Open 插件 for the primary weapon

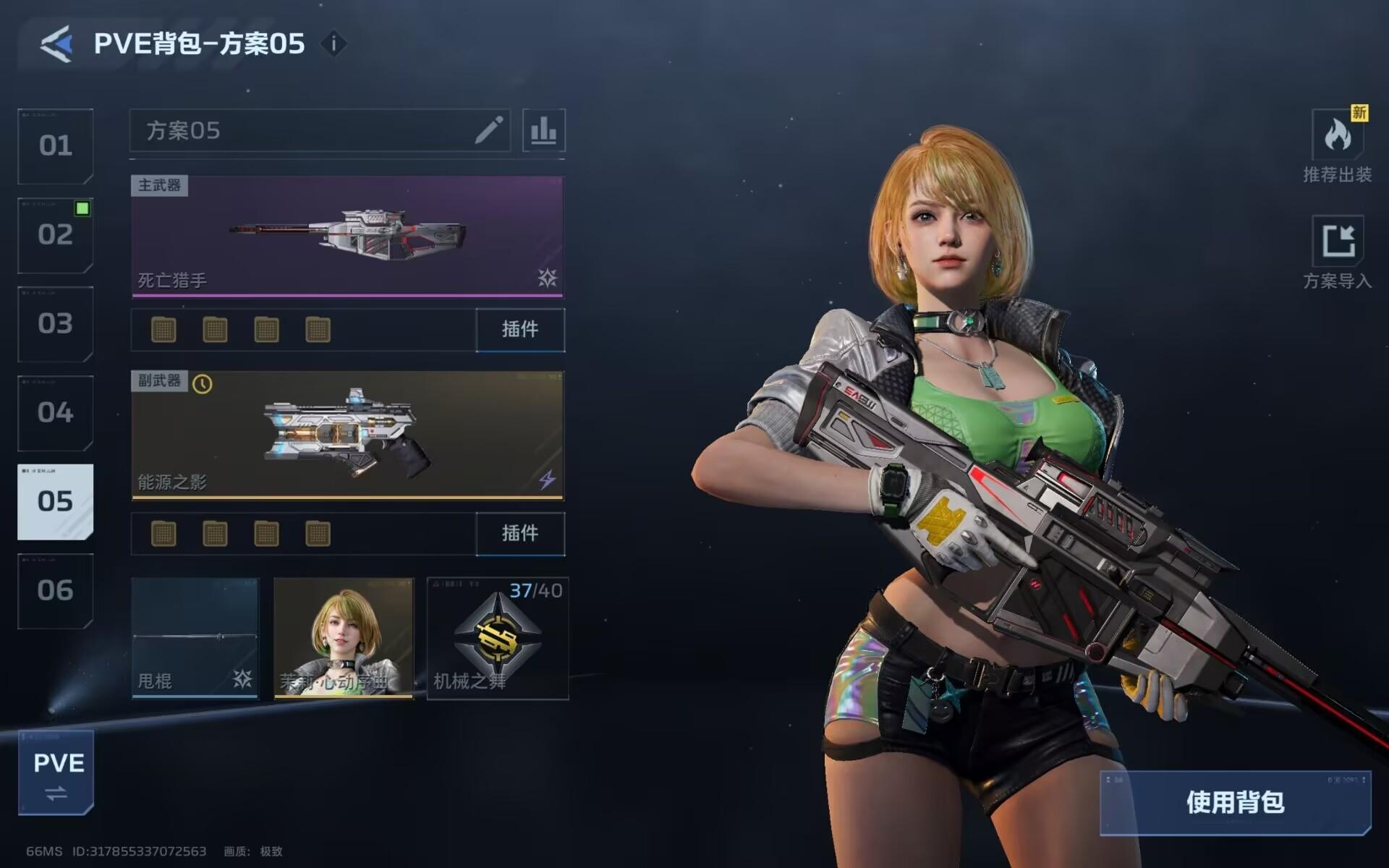pyautogui.click(x=520, y=330)
